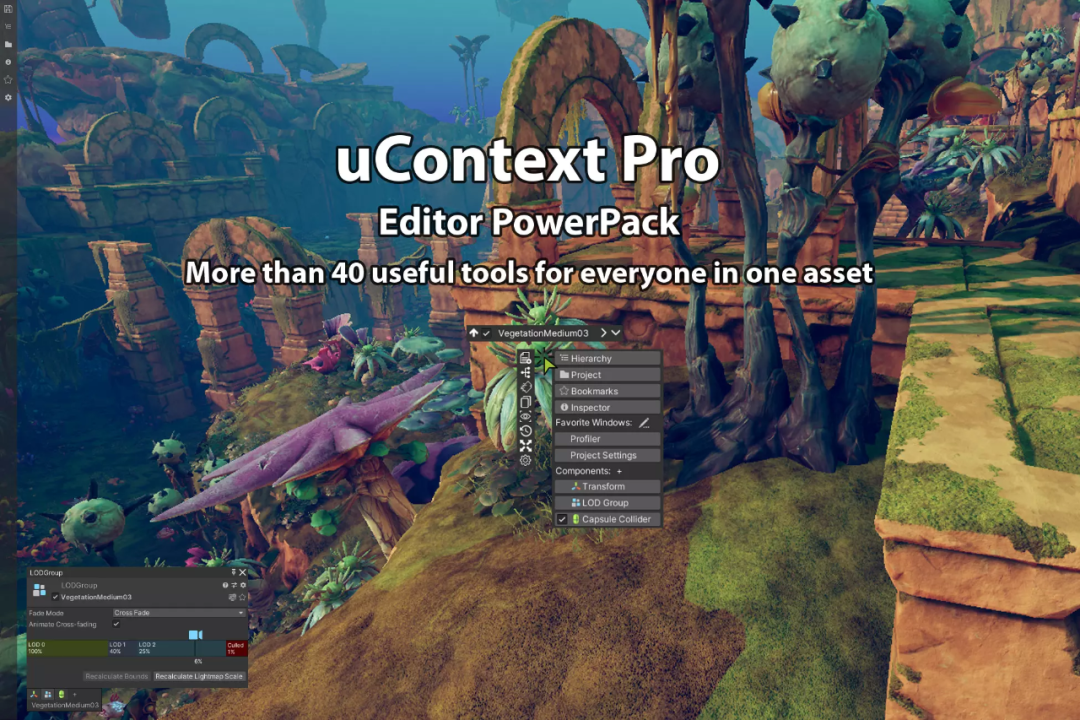
Task: Edit favorite windows with the pencil icon
Action: pos(644,423)
